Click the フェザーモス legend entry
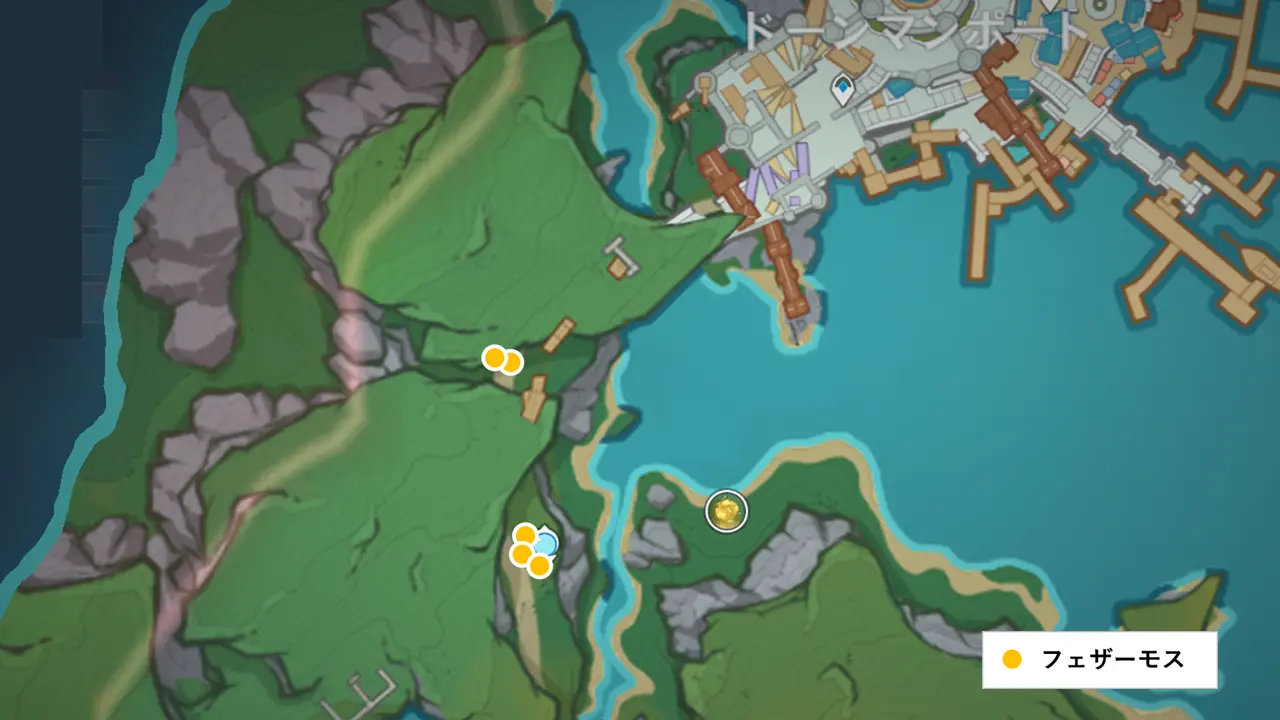 click(1098, 660)
